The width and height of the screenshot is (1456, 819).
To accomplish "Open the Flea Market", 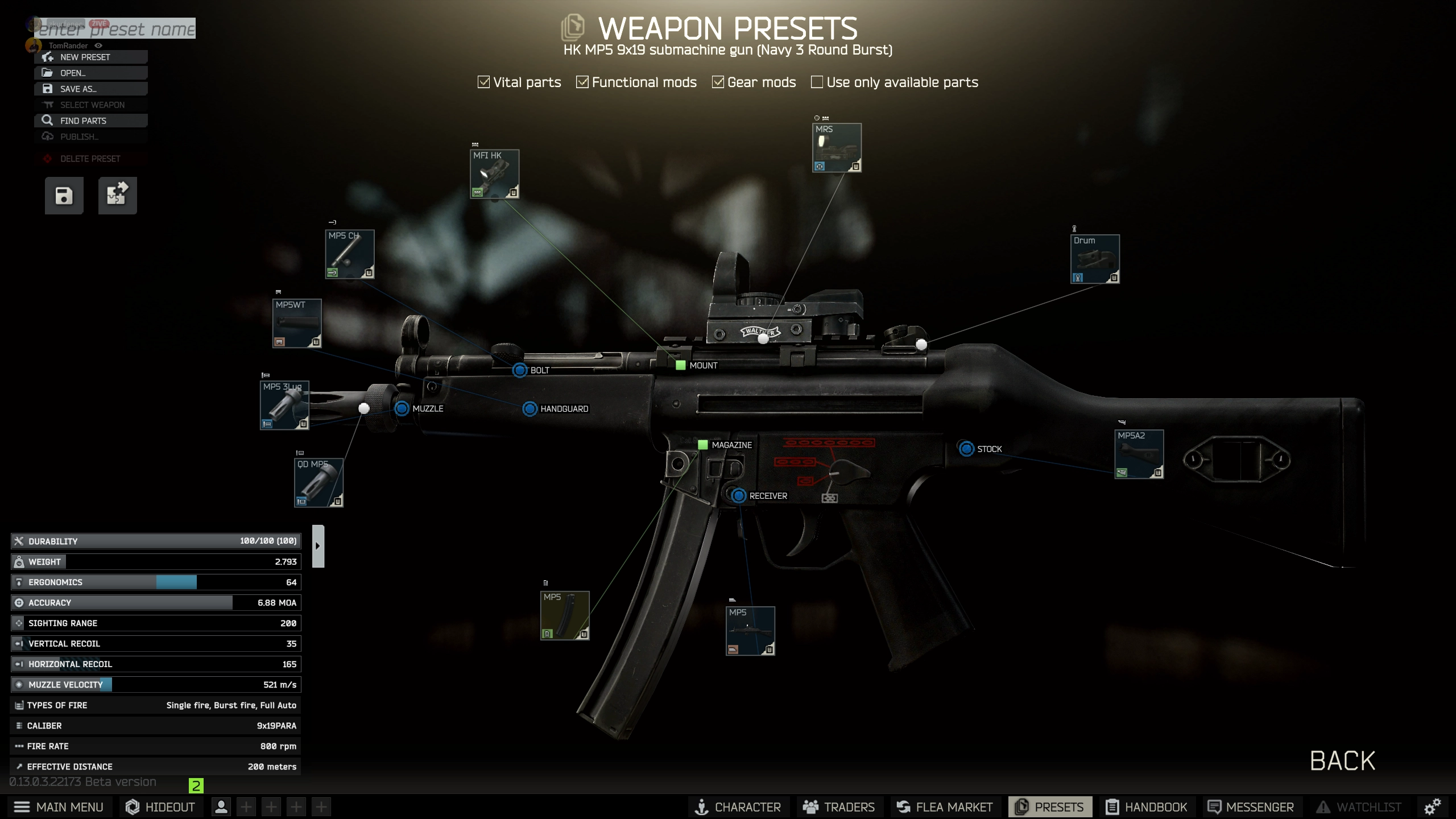I will click(x=944, y=807).
